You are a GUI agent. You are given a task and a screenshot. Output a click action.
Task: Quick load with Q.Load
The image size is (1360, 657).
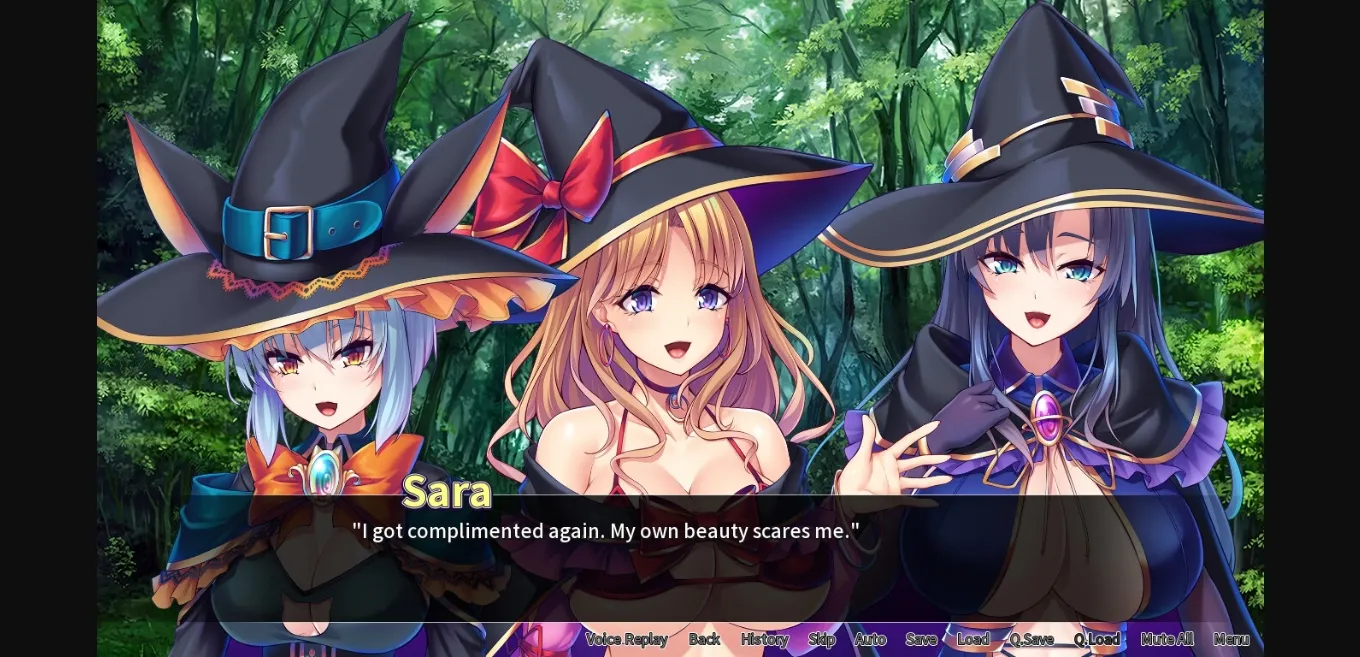click(1097, 639)
